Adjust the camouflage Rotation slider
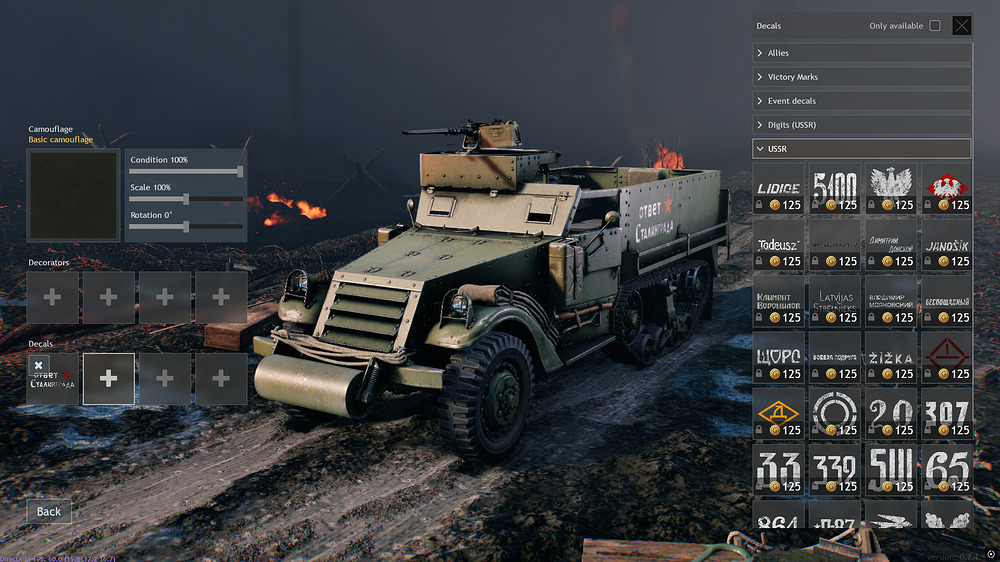Viewport: 1000px width, 562px height. pyautogui.click(x=186, y=227)
